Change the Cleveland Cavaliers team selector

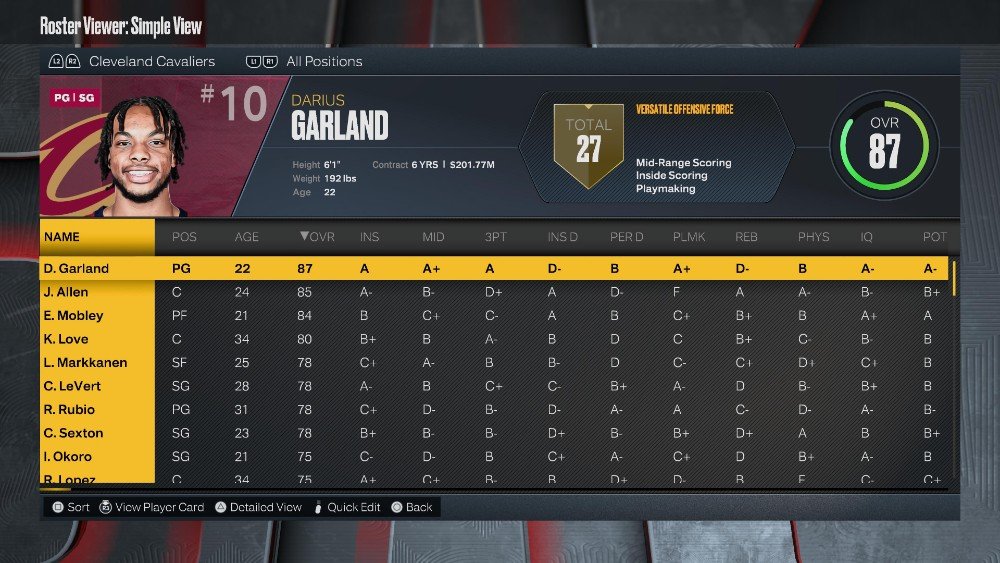pyautogui.click(x=151, y=62)
